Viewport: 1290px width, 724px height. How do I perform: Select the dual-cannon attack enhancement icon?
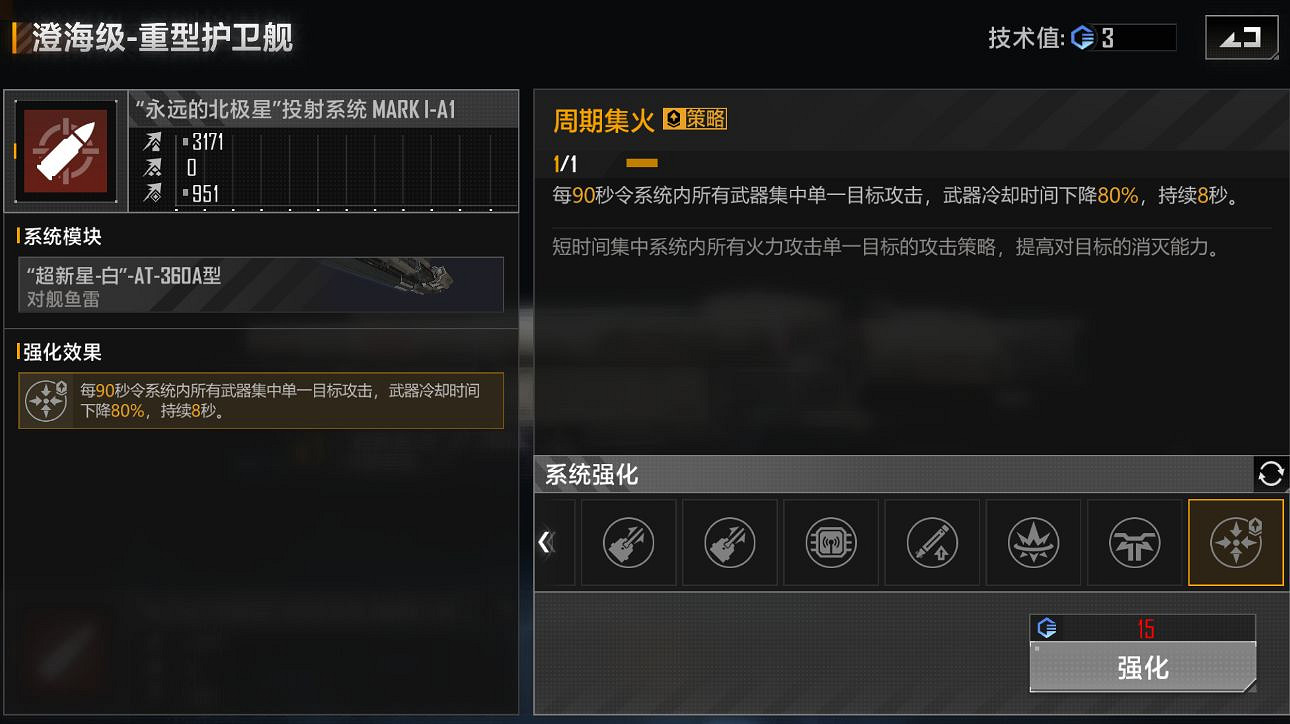pos(628,542)
